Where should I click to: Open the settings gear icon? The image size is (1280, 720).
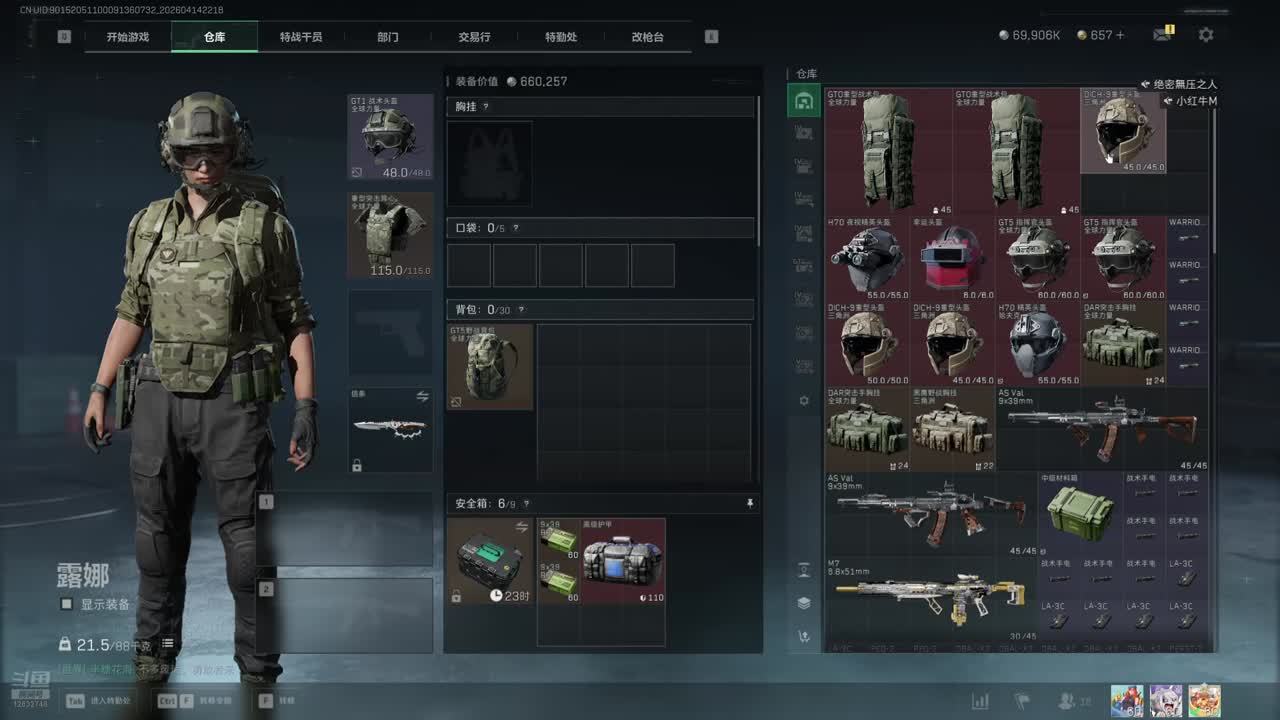[1206, 35]
